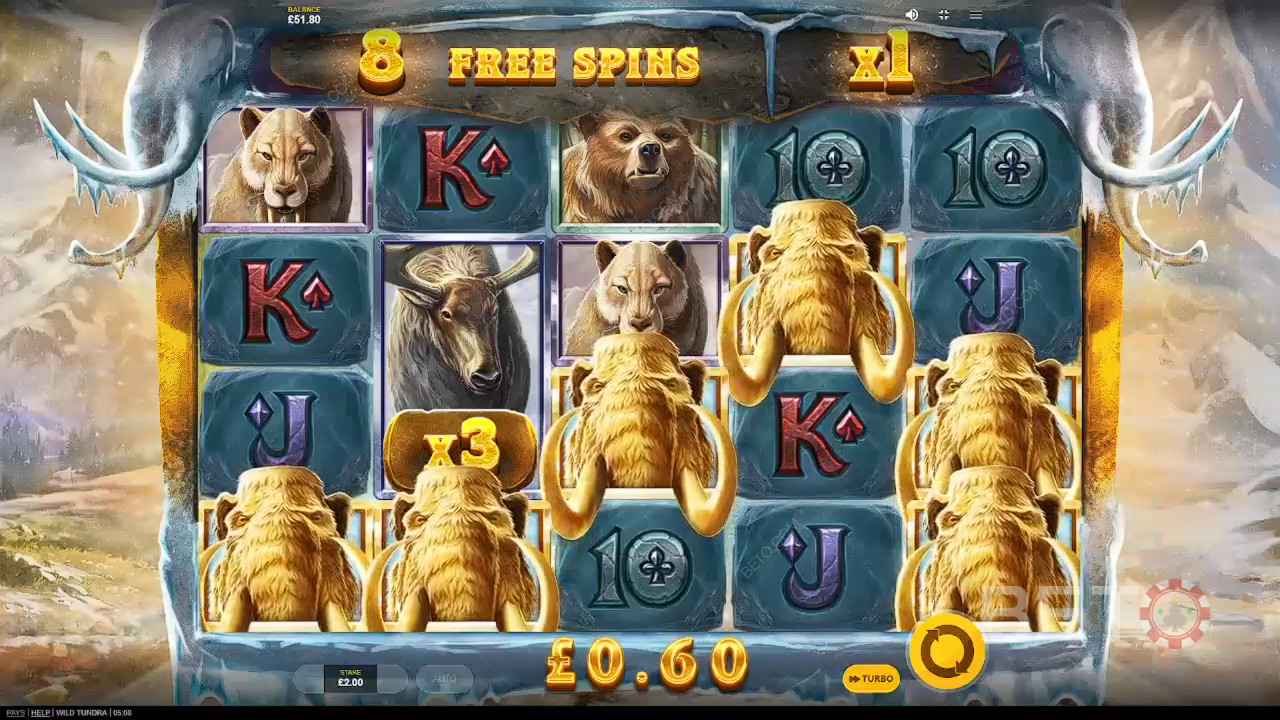
Task: Toggle Turbo spin mode
Action: (x=870, y=679)
